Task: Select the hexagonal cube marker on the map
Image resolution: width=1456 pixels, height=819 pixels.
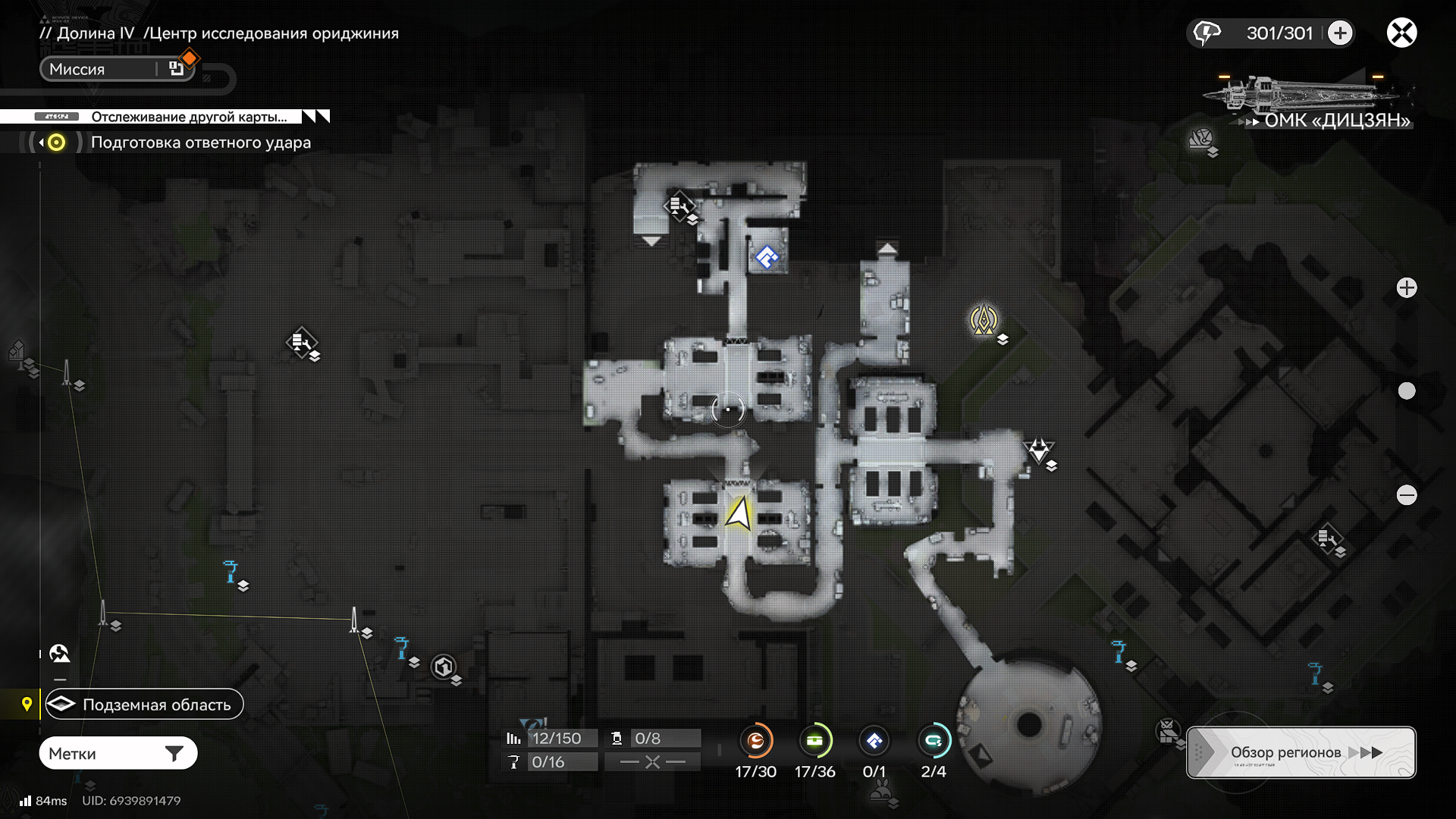Action: click(x=443, y=667)
